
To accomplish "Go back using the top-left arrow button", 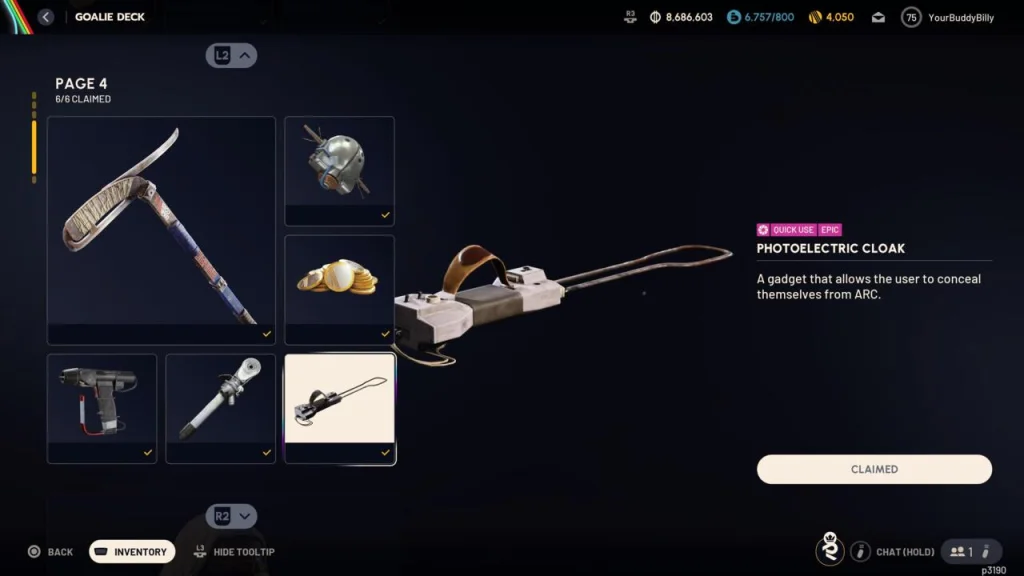I will click(45, 17).
